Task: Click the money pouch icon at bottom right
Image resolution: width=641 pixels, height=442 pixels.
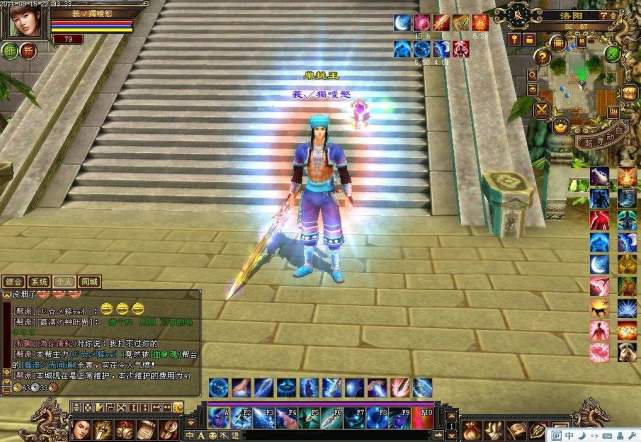Action: [x=471, y=431]
